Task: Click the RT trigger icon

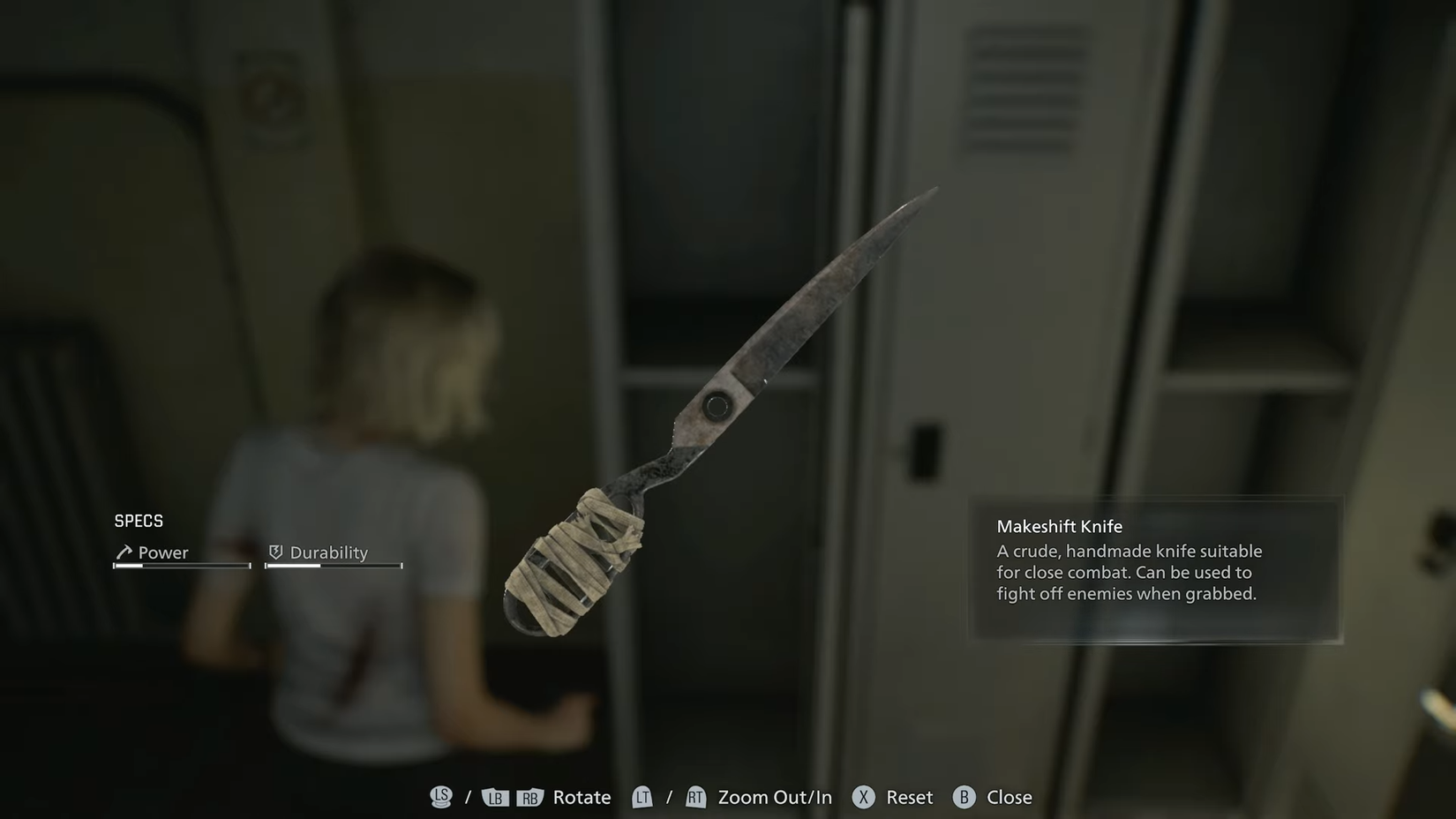Action: point(696,797)
